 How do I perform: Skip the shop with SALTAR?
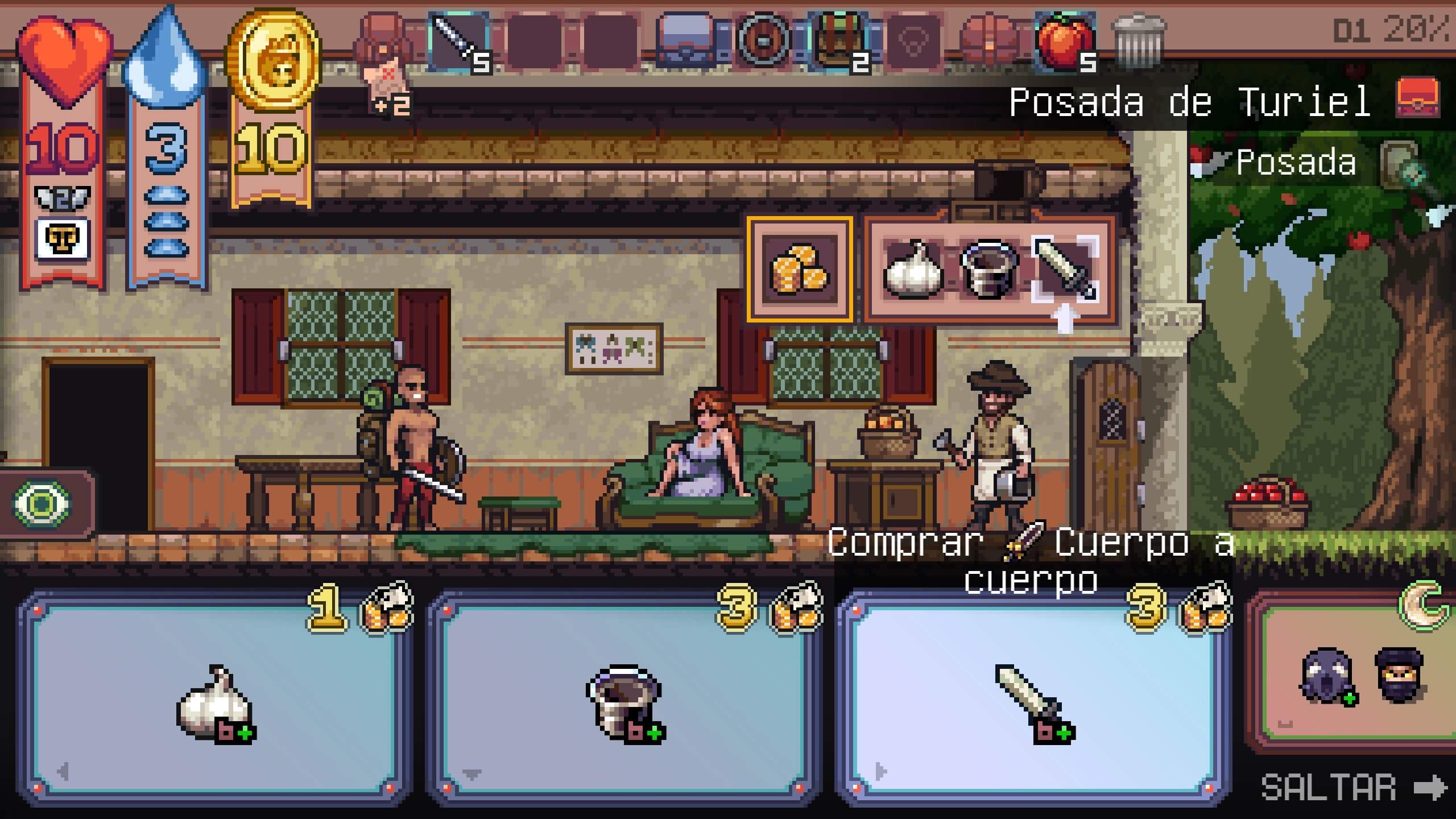coord(1354,788)
